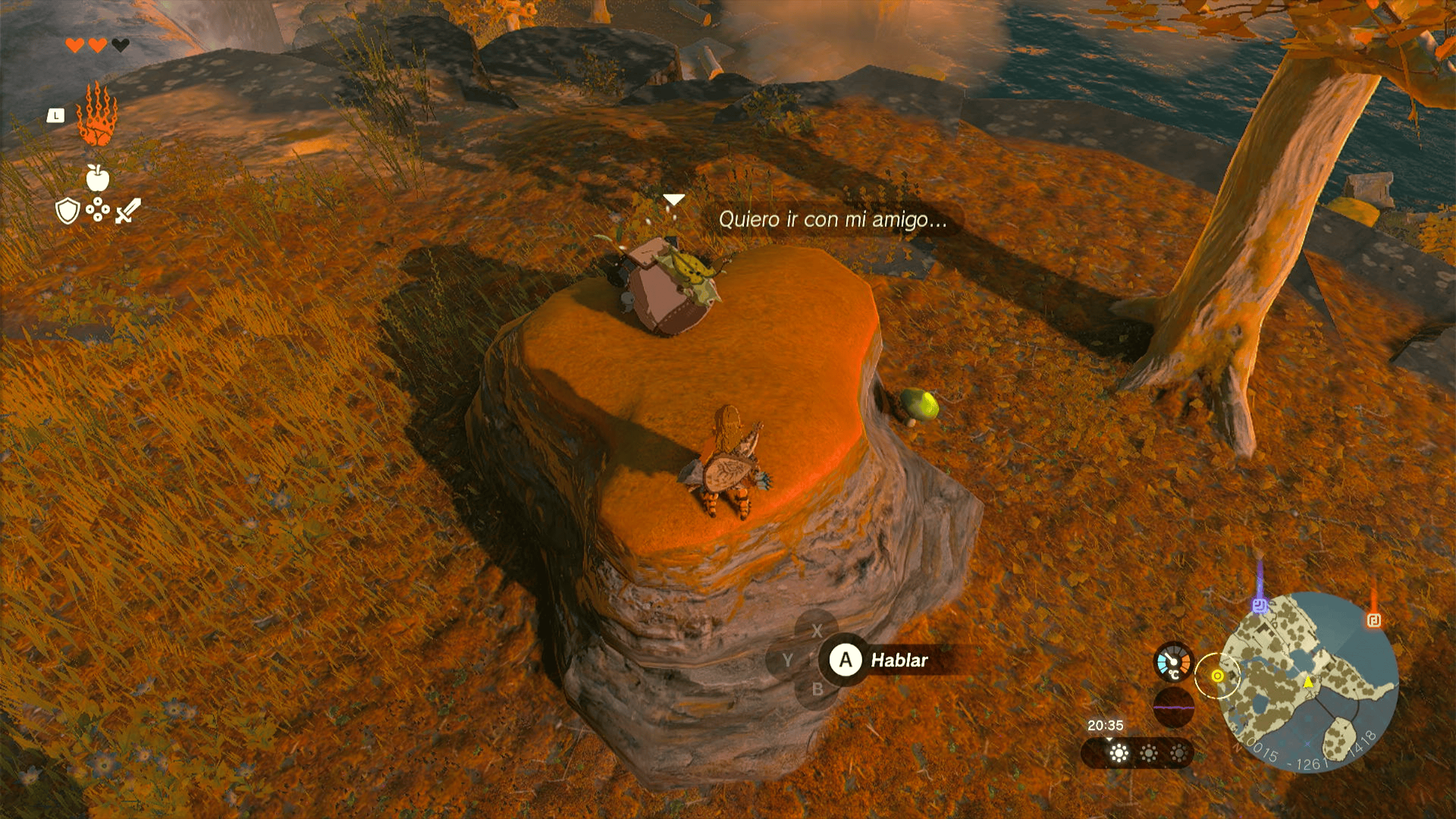Check the temperature gauge dial
Screen dimensions: 1456x819
click(x=1173, y=663)
